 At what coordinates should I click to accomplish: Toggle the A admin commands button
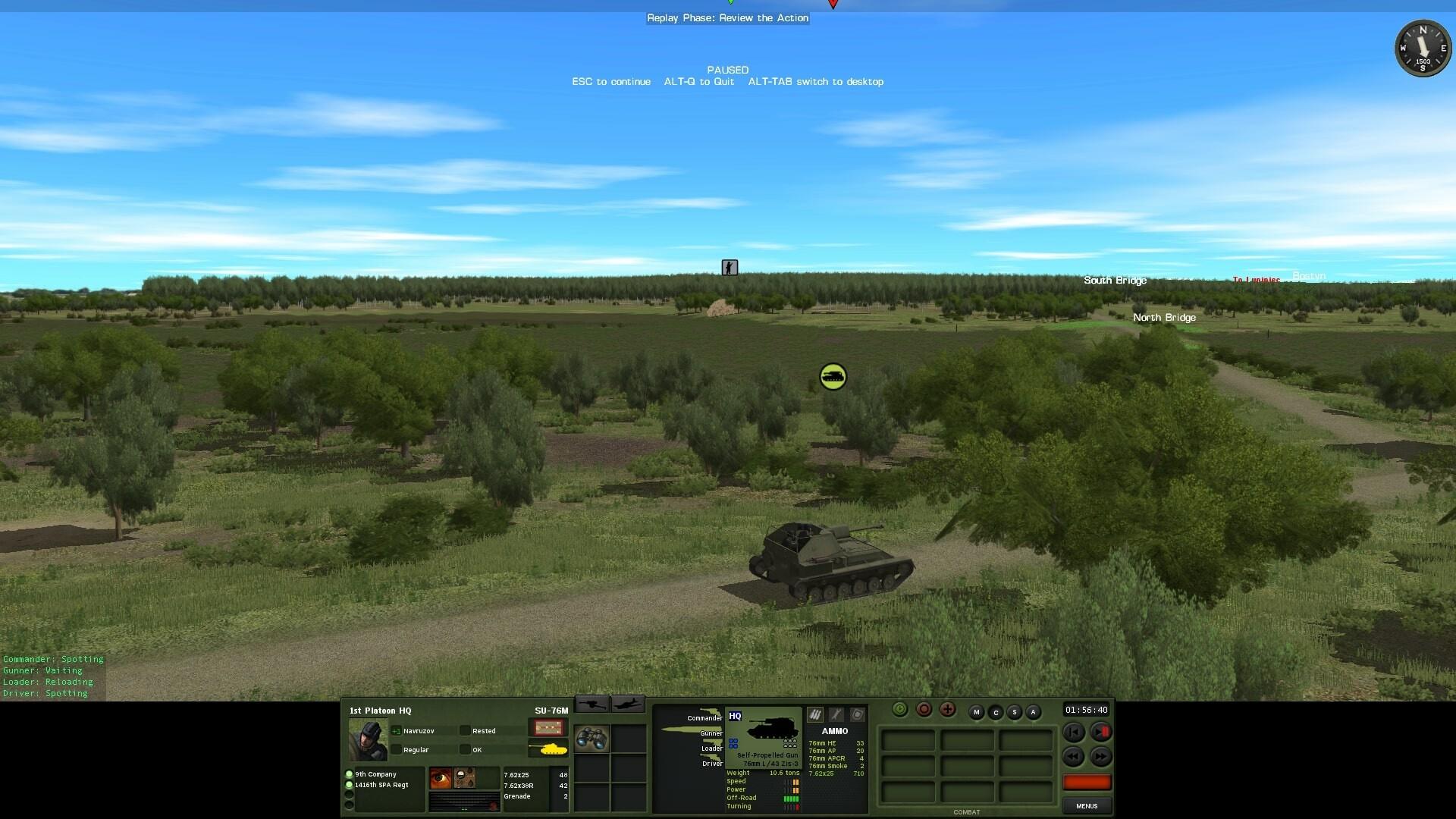pyautogui.click(x=1033, y=712)
